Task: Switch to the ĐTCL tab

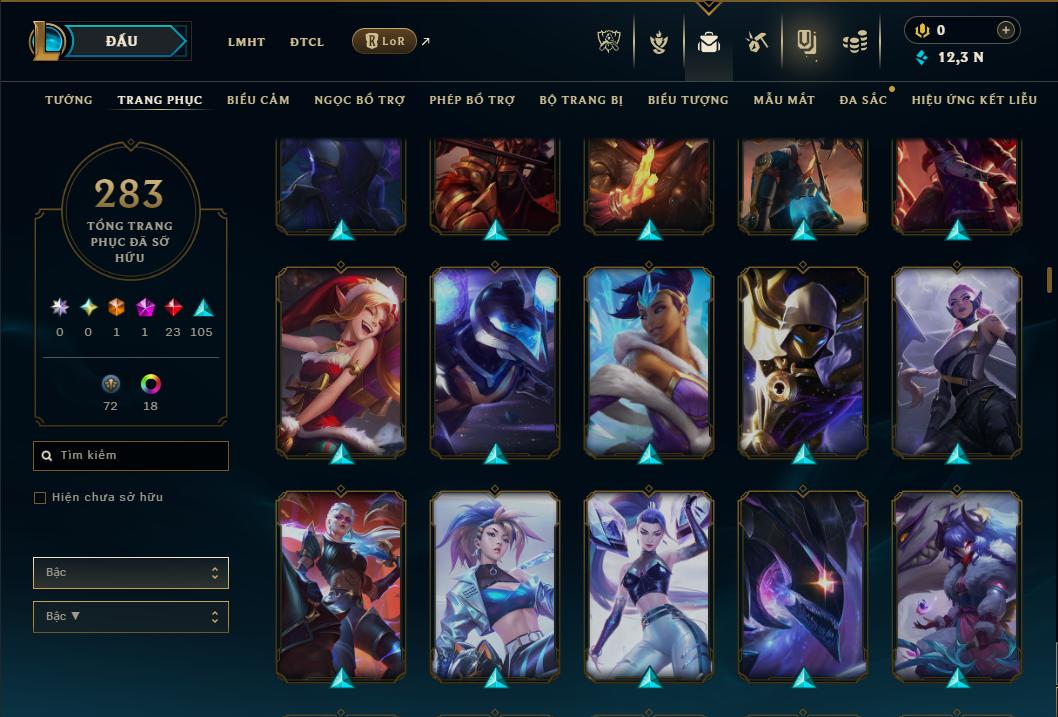Action: coord(307,42)
